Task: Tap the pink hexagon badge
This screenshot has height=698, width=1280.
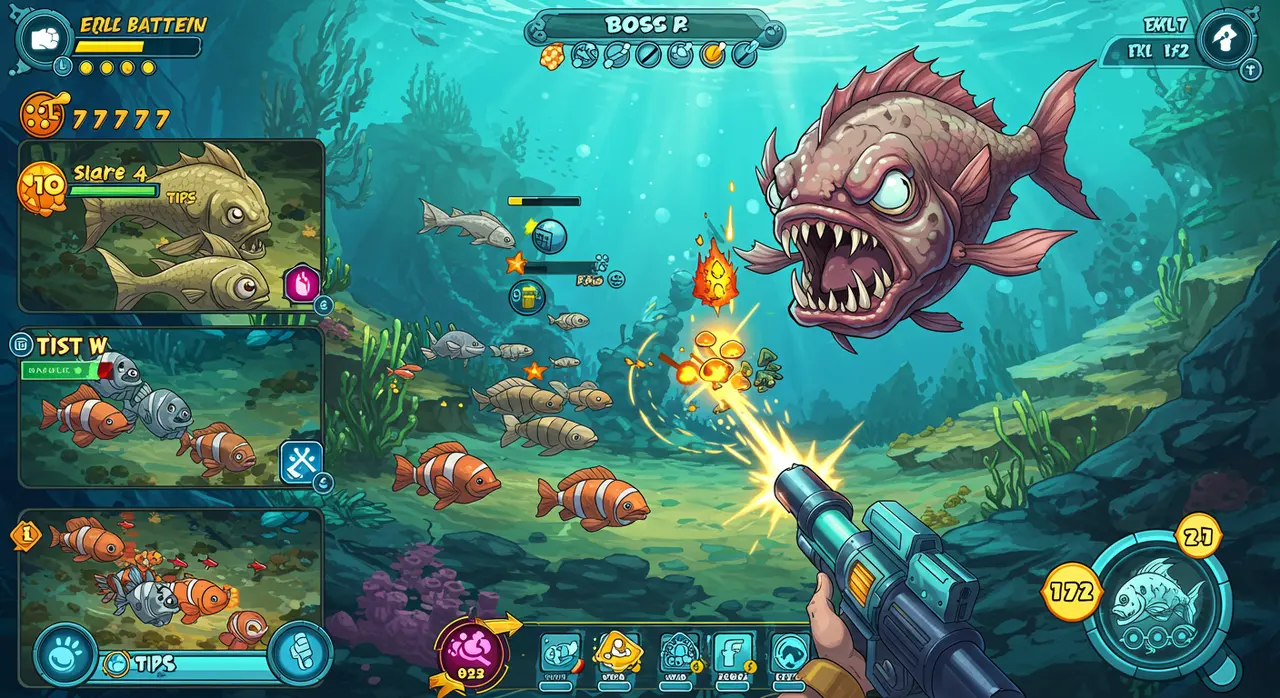Action: pos(301,284)
